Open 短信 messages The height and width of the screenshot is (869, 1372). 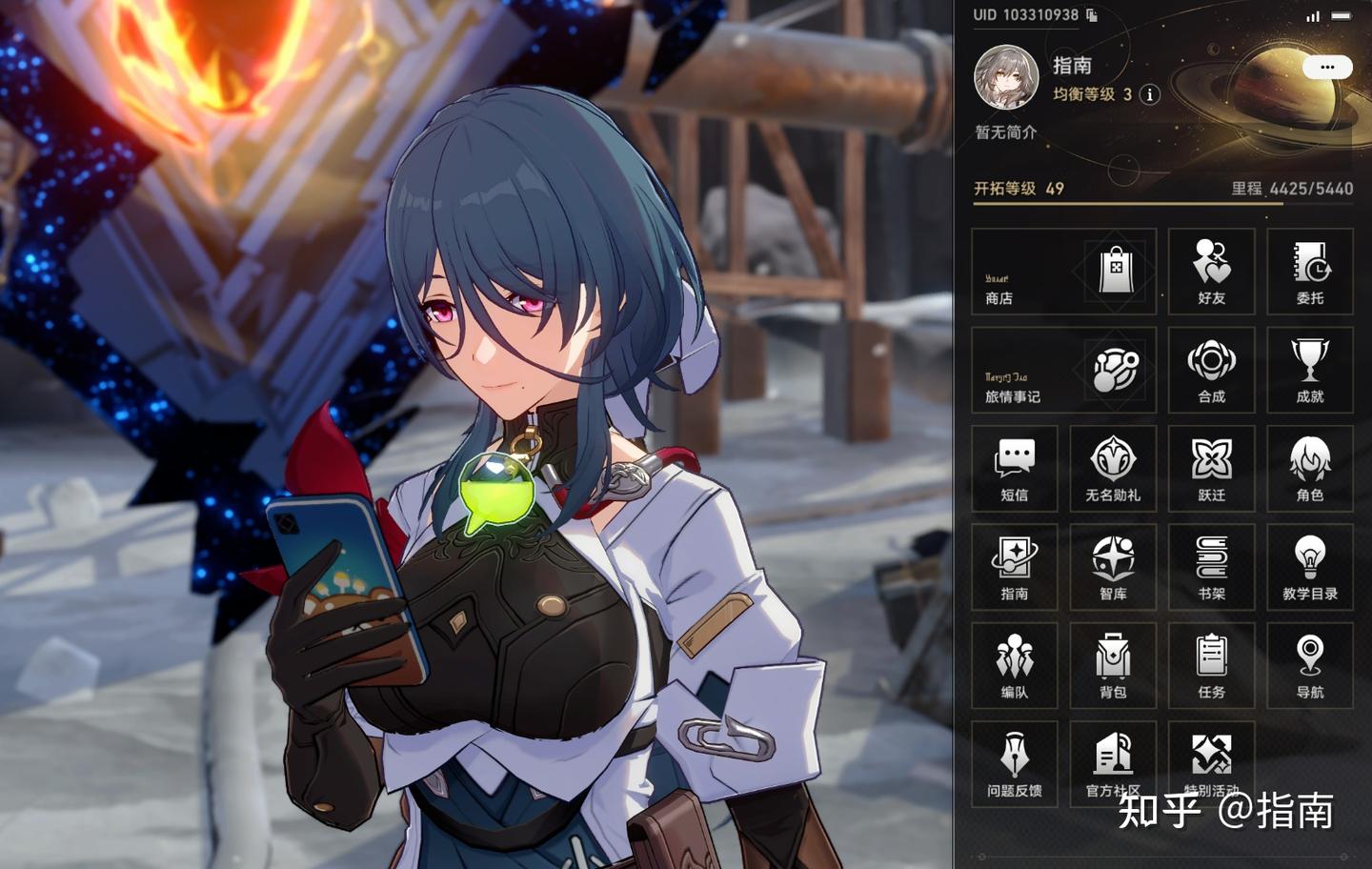[1014, 468]
